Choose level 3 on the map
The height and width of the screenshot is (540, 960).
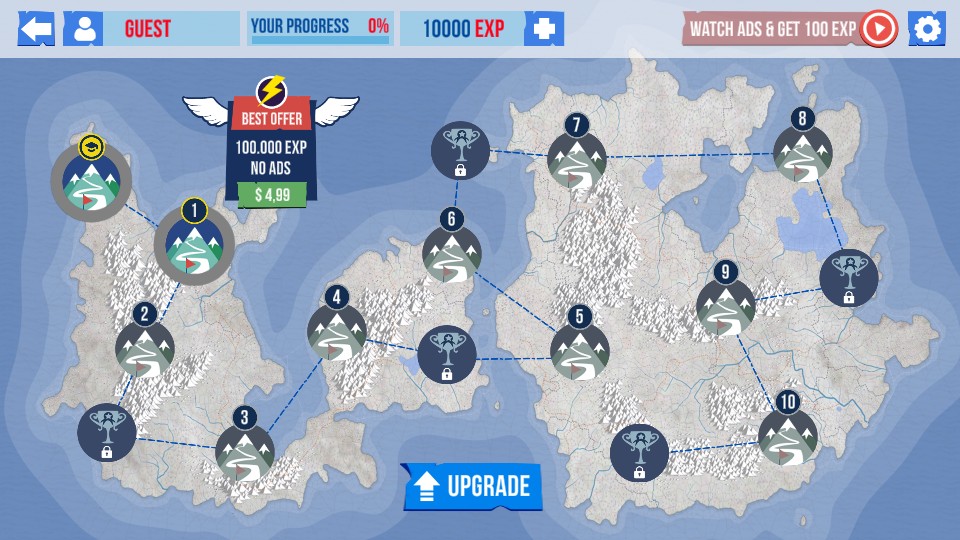pyautogui.click(x=245, y=452)
